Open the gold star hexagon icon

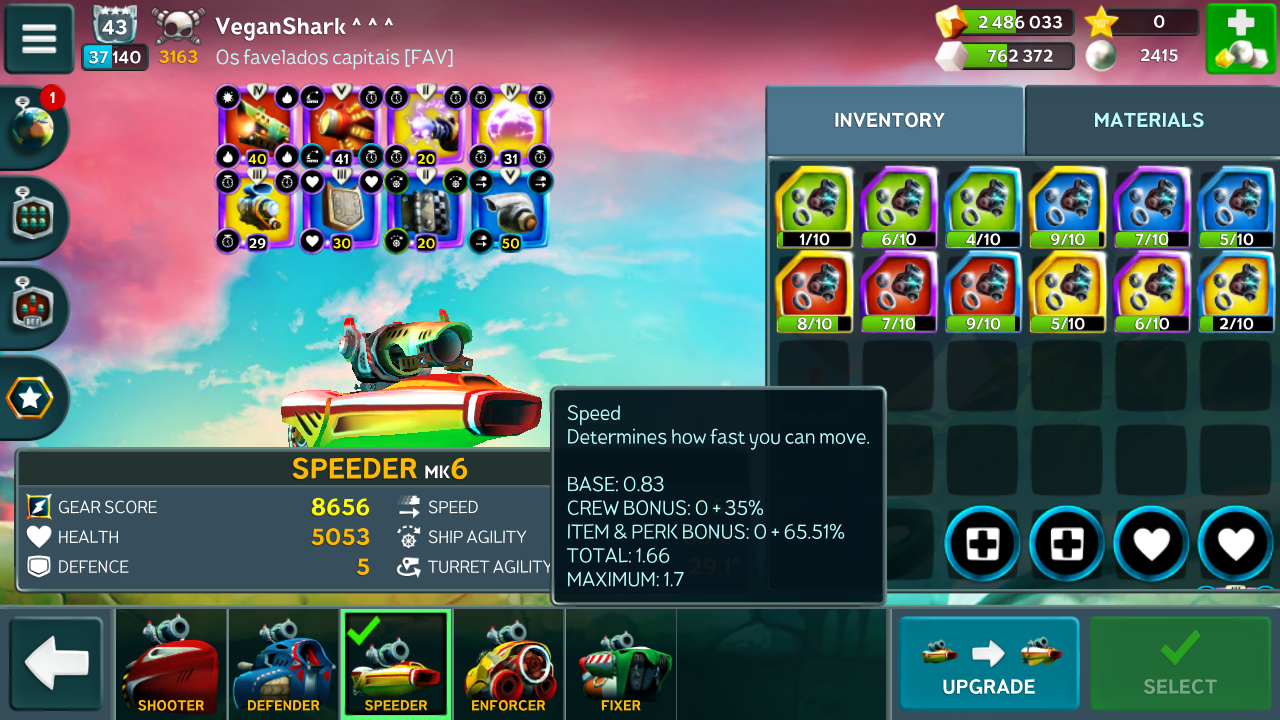point(31,398)
